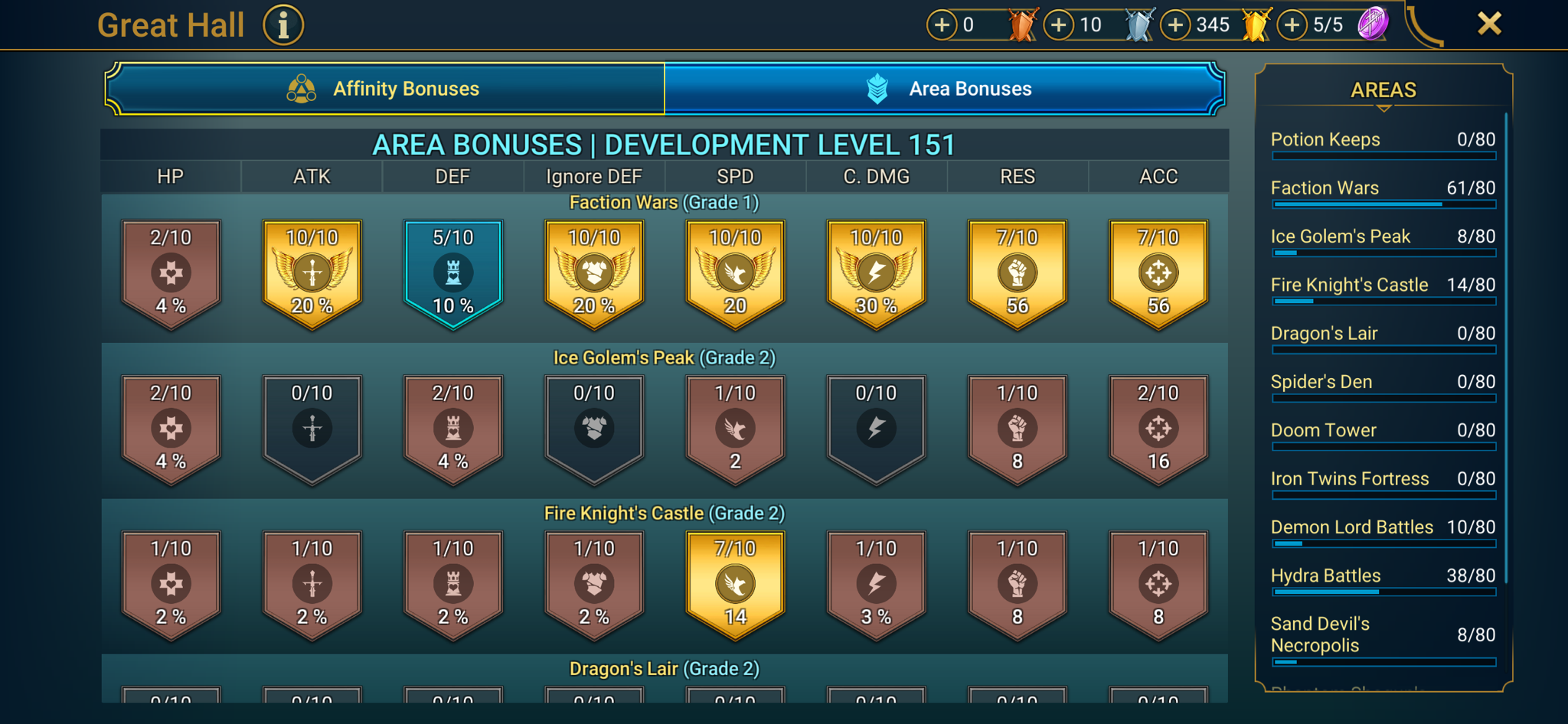1568x724 pixels.
Task: Click the golden SPD shield for Fire Knight's Castle
Action: 734,584
